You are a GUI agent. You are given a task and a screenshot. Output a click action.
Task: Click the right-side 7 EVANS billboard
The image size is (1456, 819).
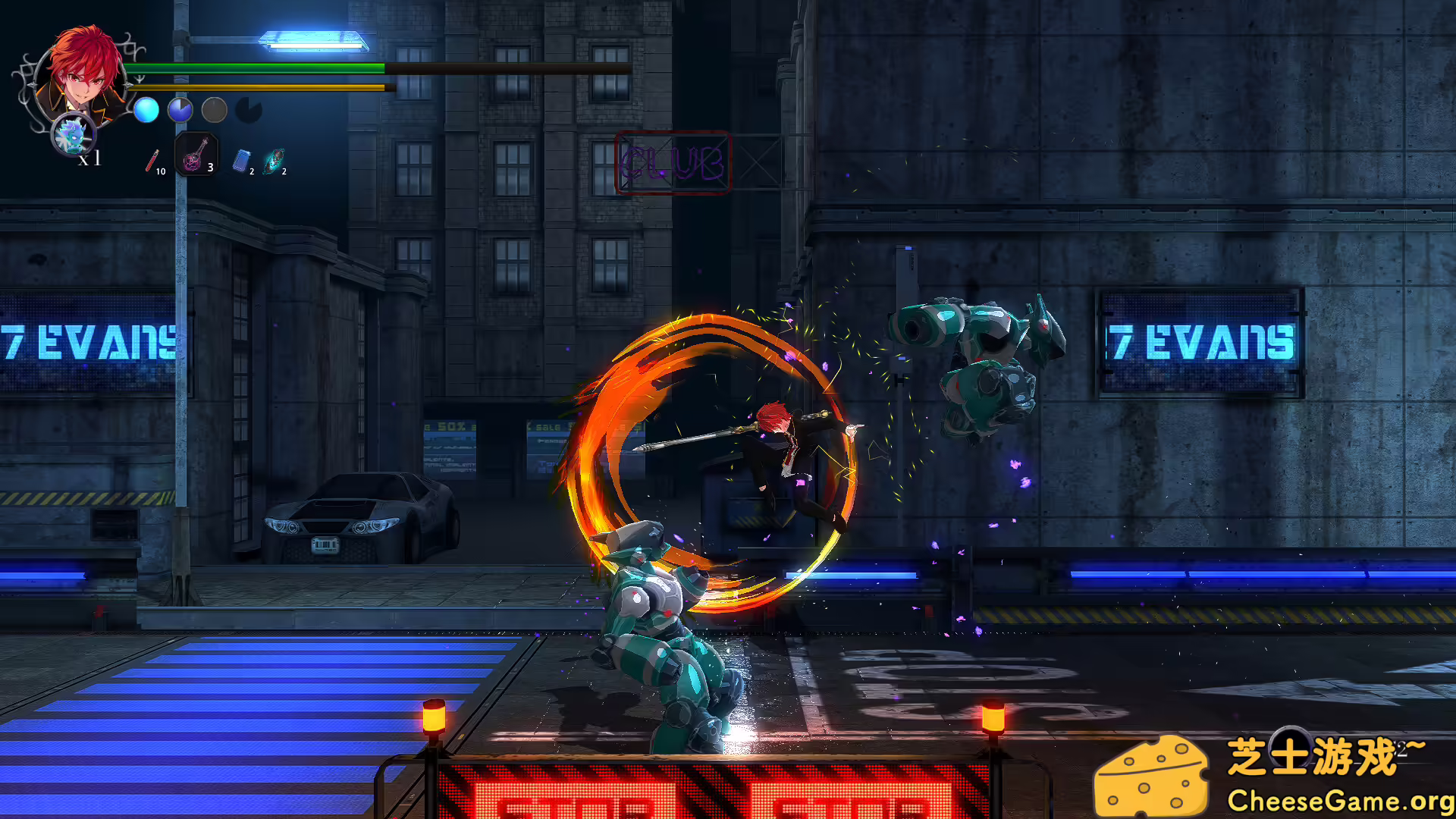(x=1198, y=340)
